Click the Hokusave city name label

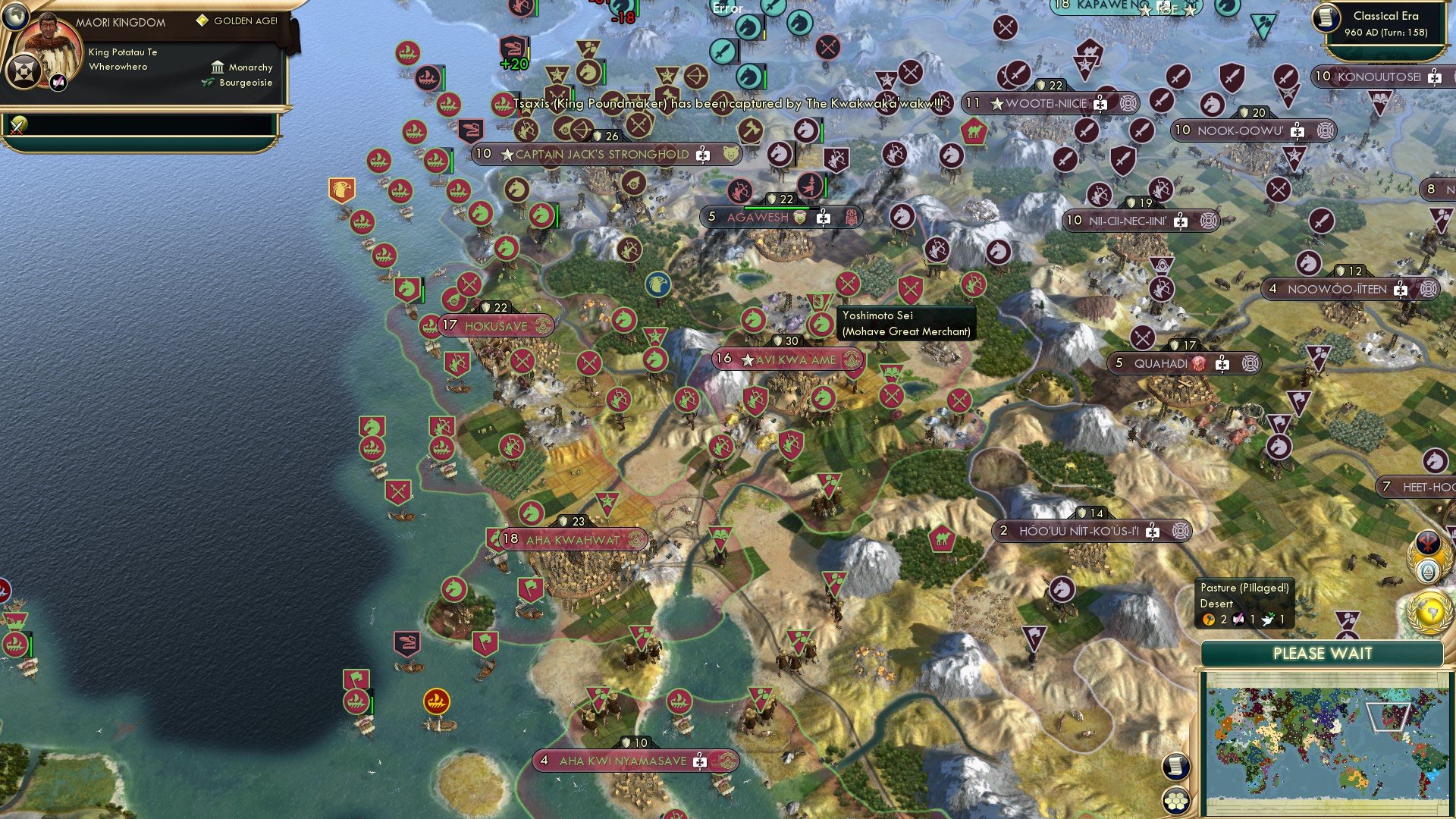[497, 326]
